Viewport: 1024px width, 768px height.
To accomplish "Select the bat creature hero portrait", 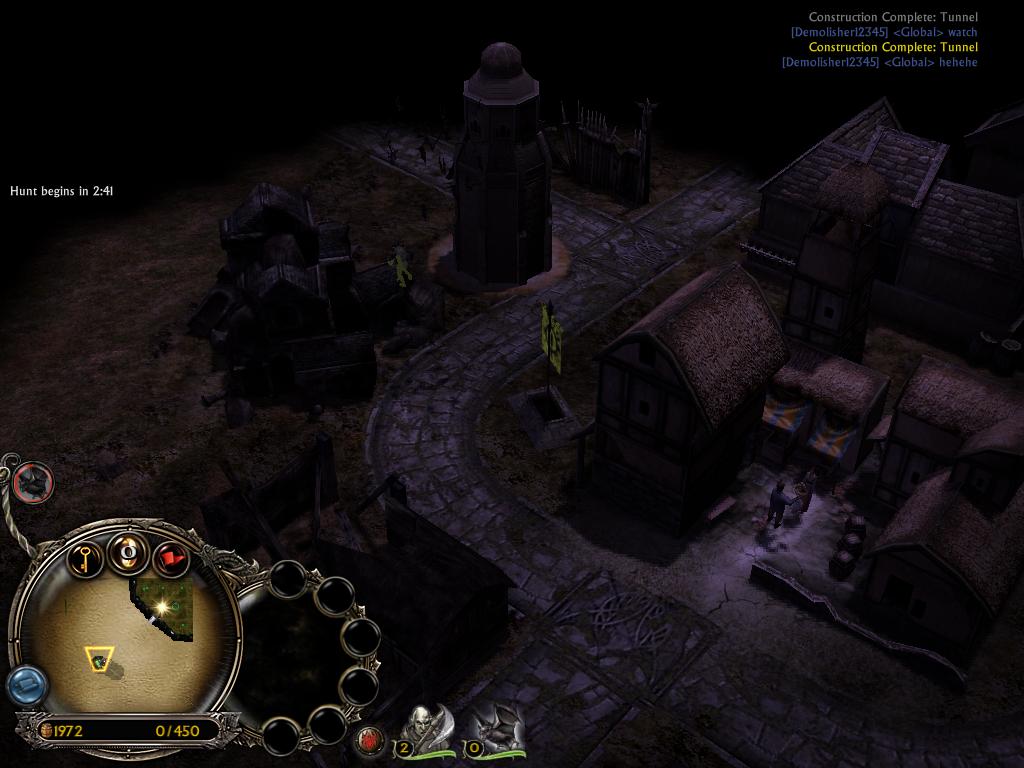I will 494,726.
